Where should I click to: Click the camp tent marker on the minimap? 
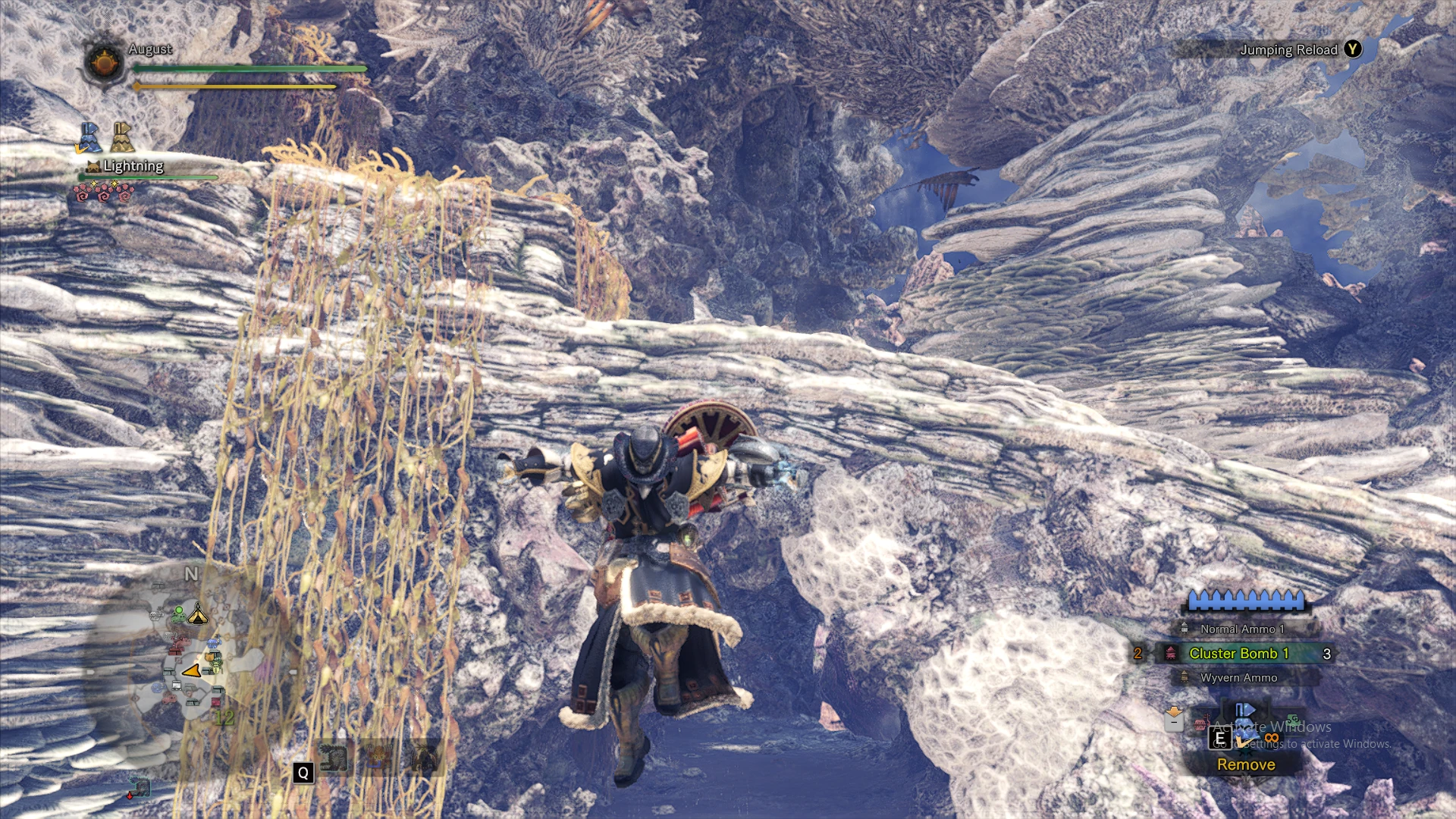pyautogui.click(x=198, y=613)
